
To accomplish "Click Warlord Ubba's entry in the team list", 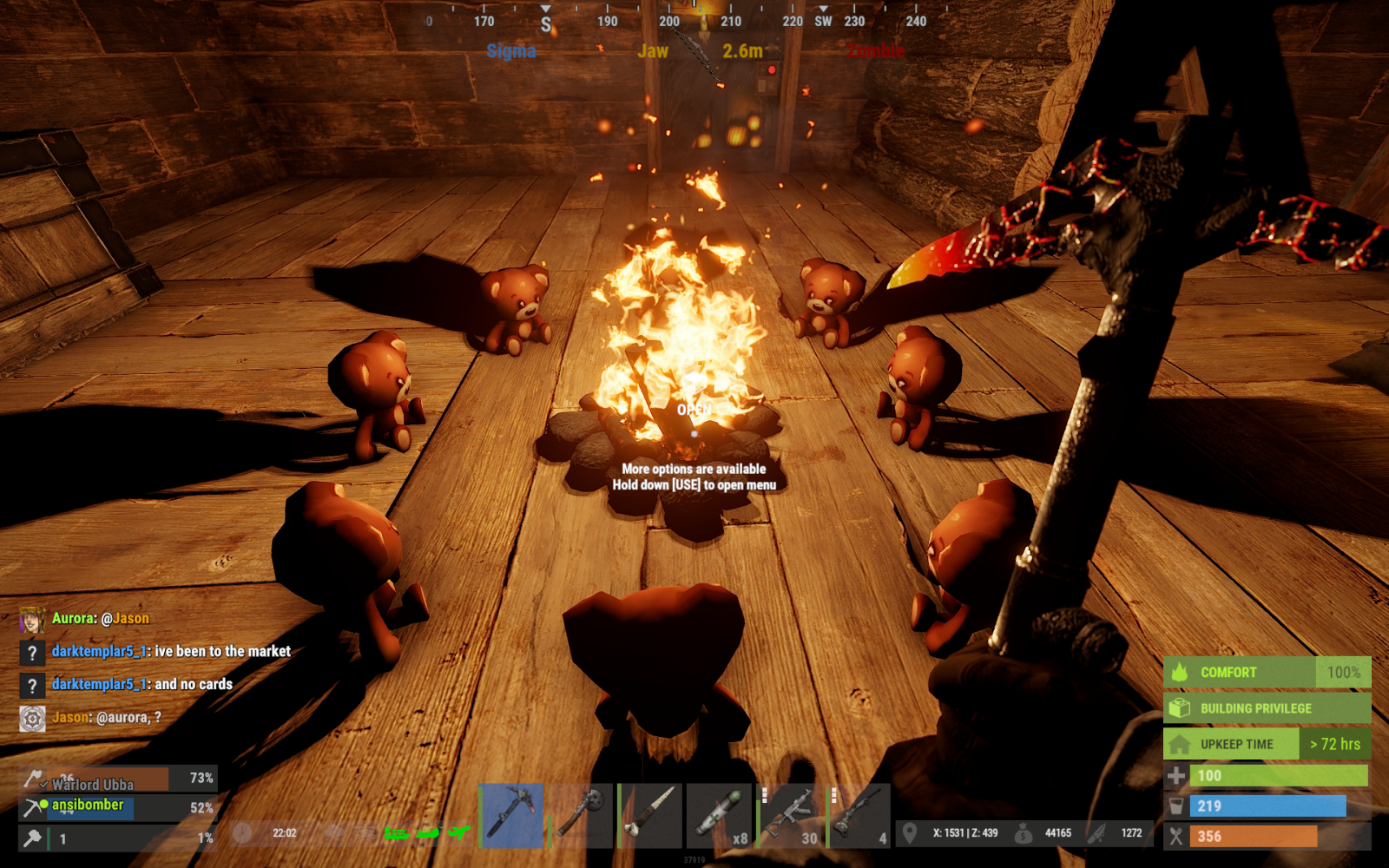I will 92,784.
